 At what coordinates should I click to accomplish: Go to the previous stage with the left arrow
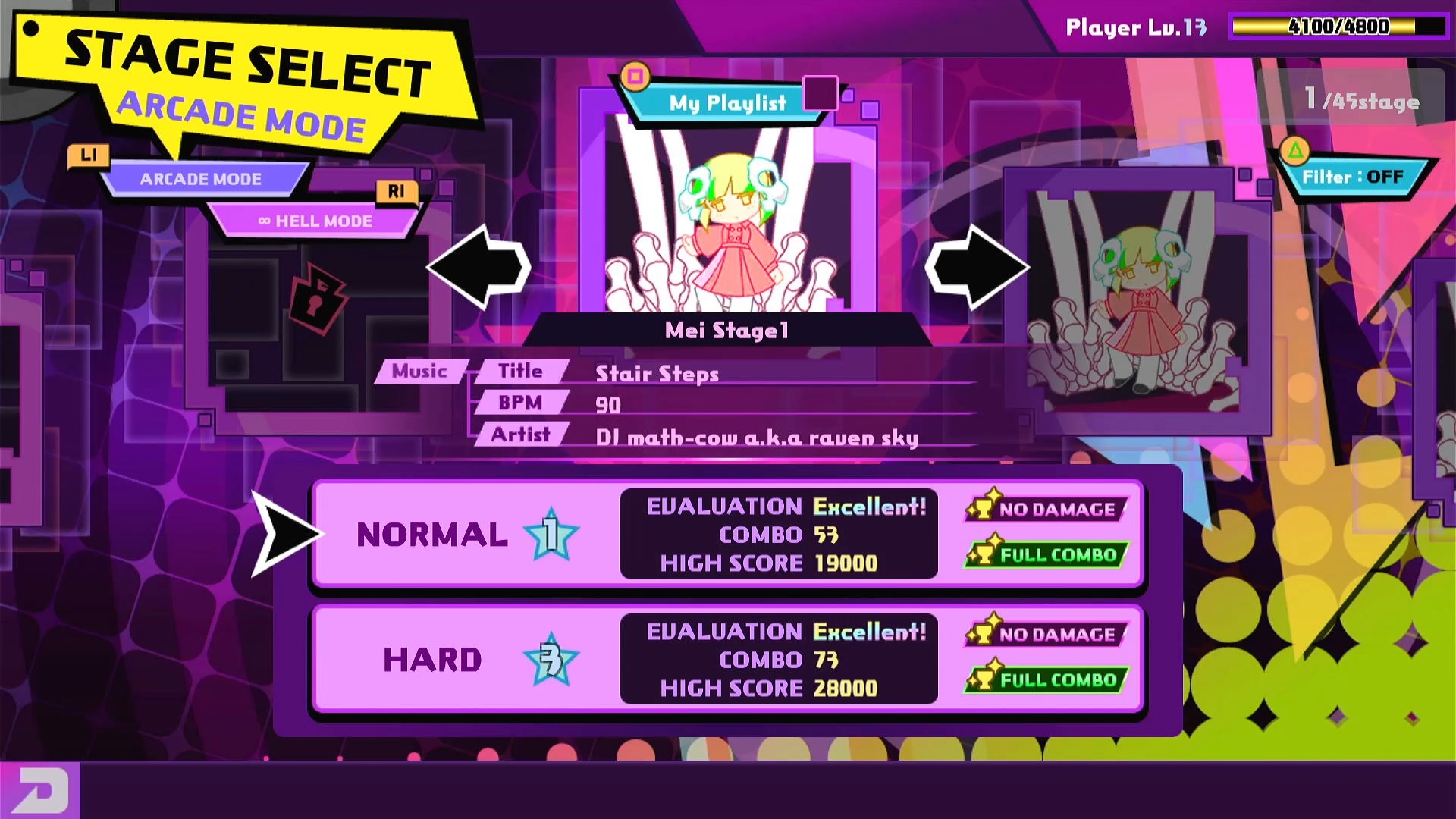tap(479, 267)
